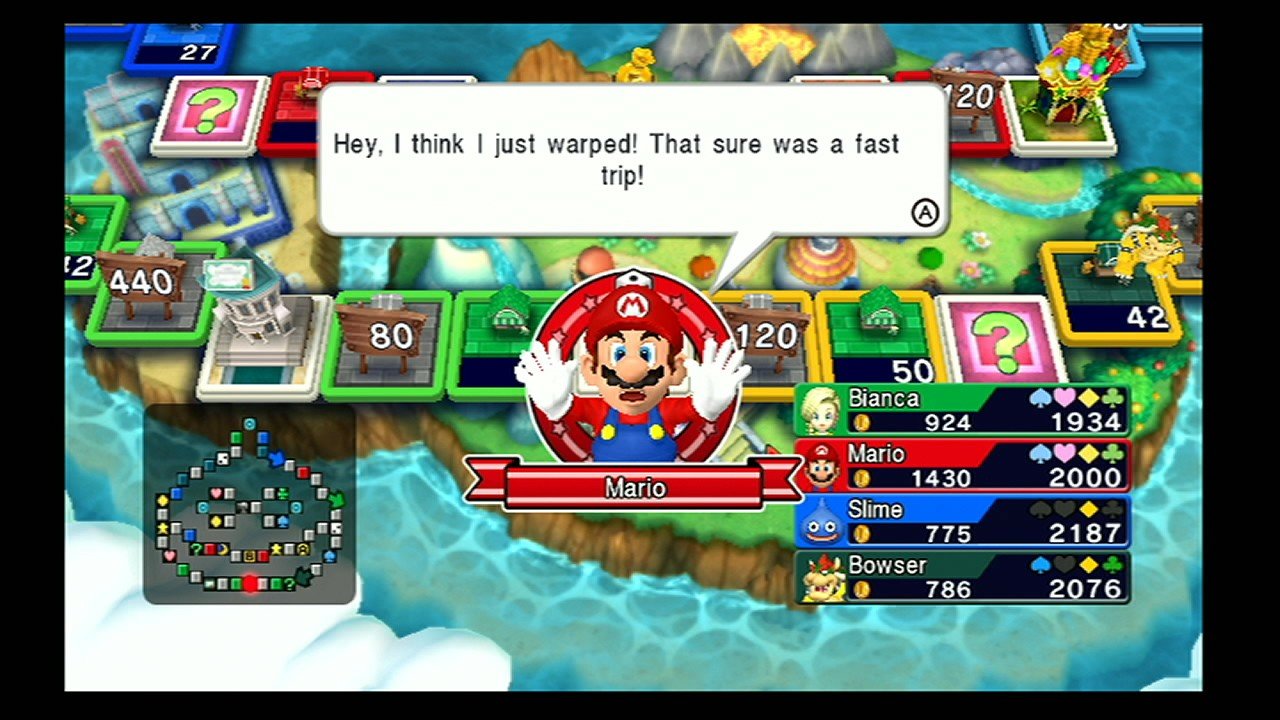This screenshot has height=720, width=1280.
Task: Choose Slime's player status row
Action: (x=963, y=522)
